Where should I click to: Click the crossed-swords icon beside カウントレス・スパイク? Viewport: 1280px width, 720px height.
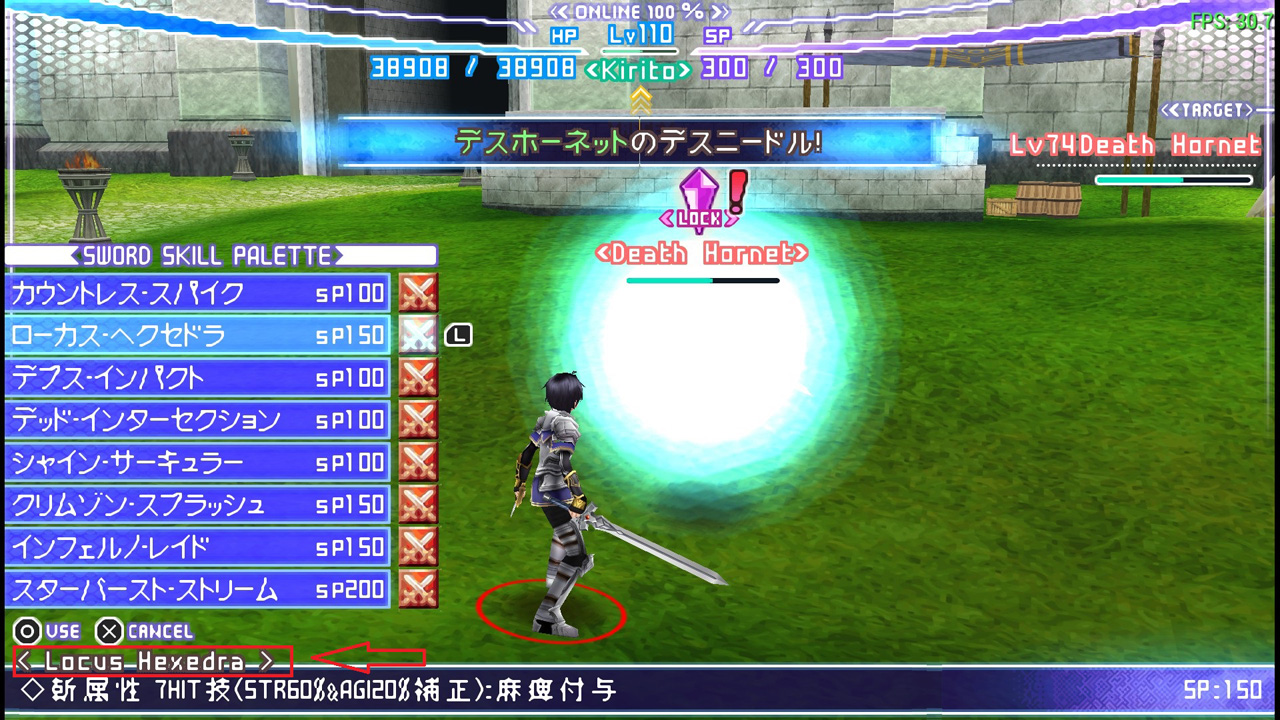pyautogui.click(x=418, y=293)
